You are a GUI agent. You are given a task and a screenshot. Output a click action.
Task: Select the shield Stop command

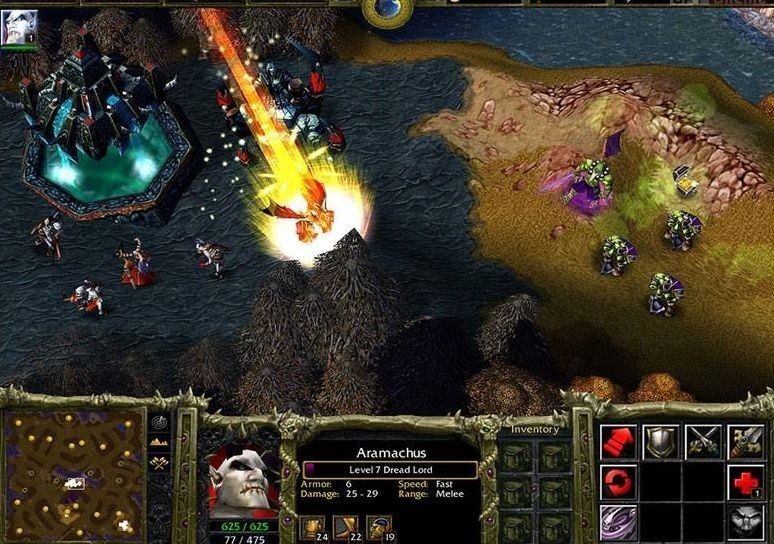660,441
